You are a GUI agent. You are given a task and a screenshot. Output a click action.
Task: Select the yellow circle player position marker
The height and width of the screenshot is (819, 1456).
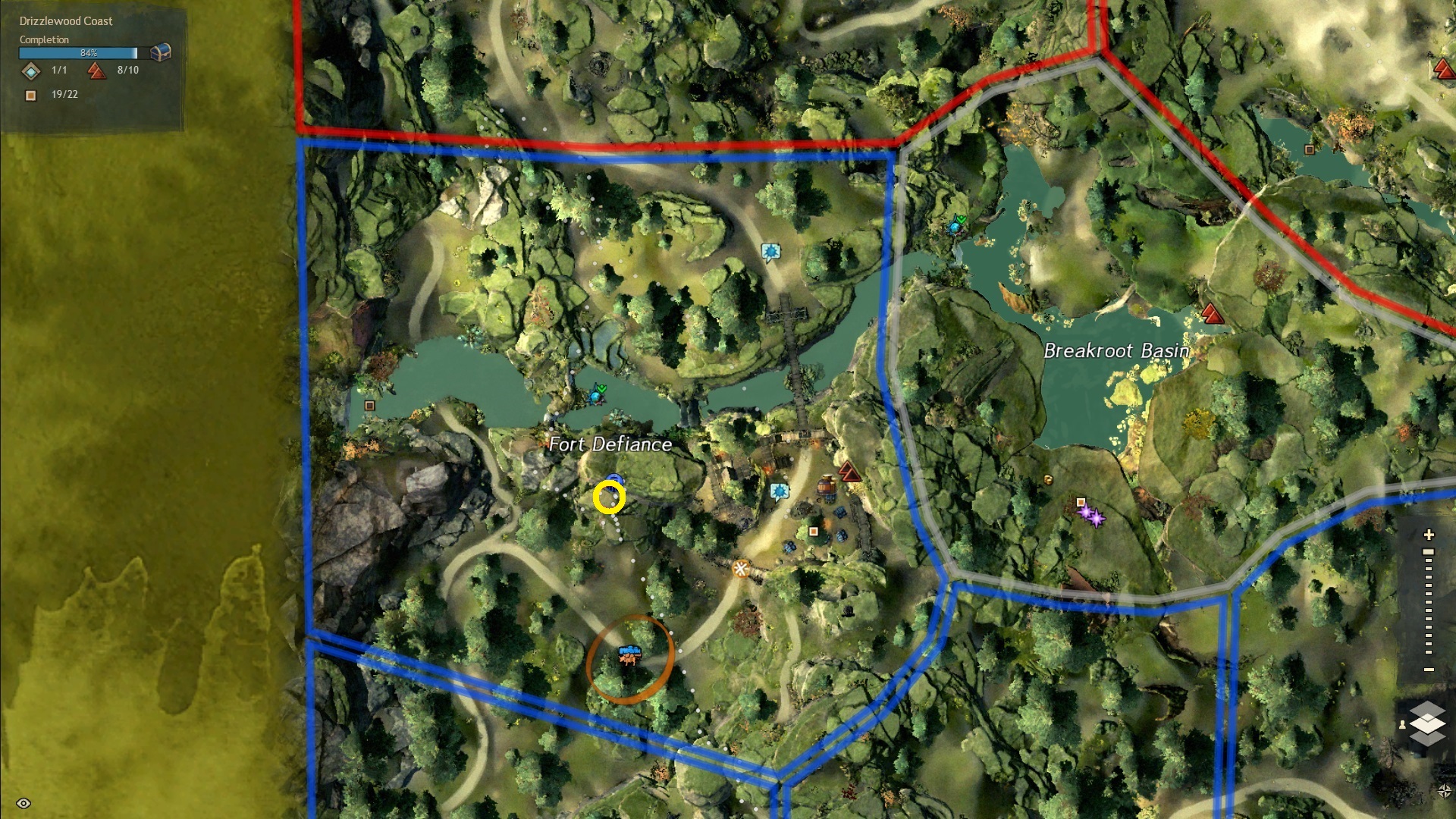click(x=609, y=498)
